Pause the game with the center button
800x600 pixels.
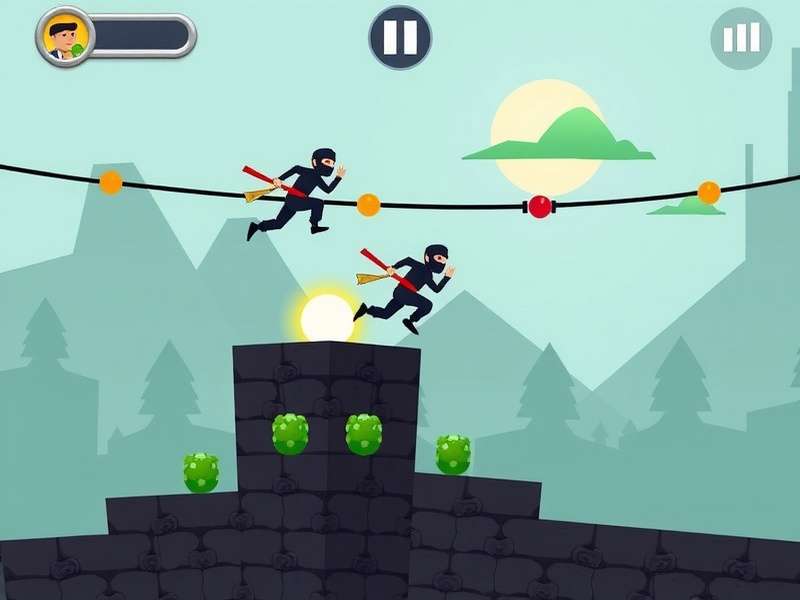pos(400,37)
